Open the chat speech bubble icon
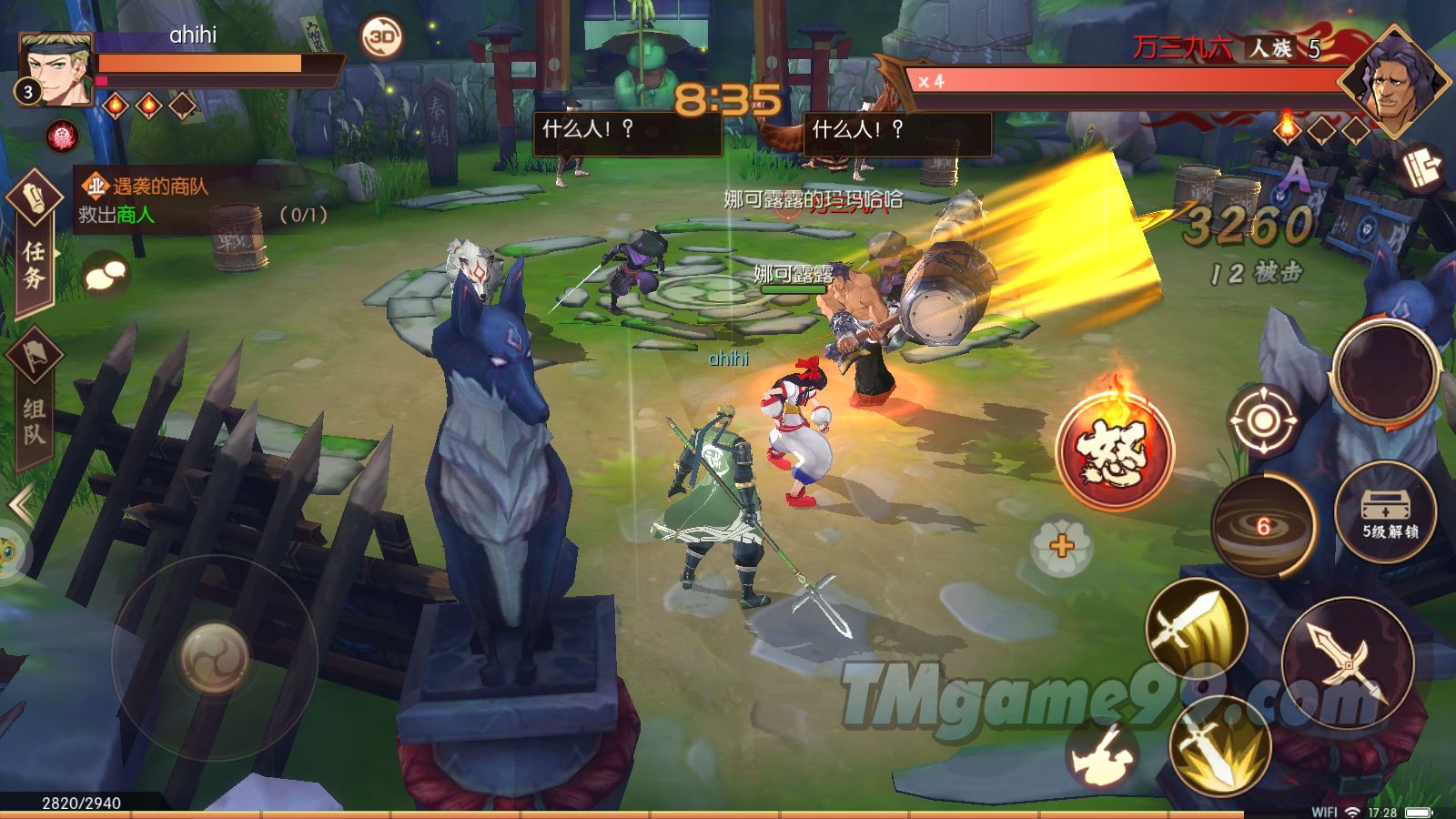Viewport: 1456px width, 819px height. [x=106, y=275]
